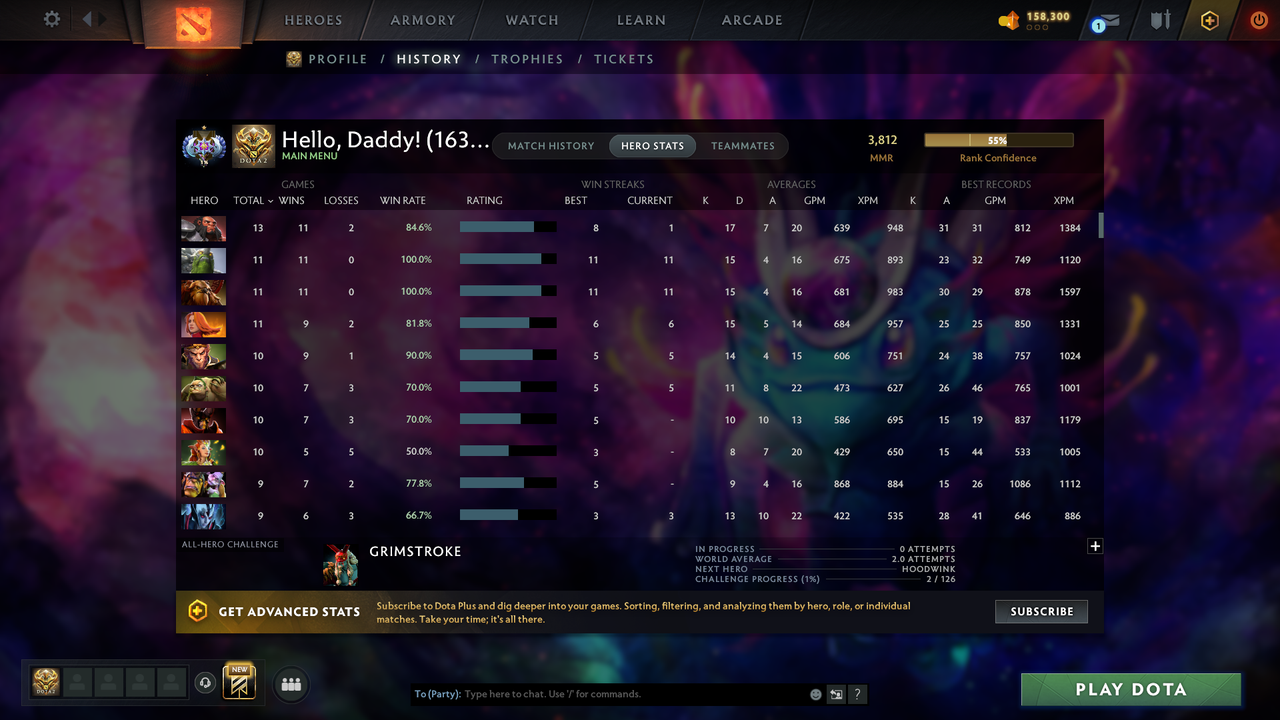Open the WATCH menu item

coord(531,20)
